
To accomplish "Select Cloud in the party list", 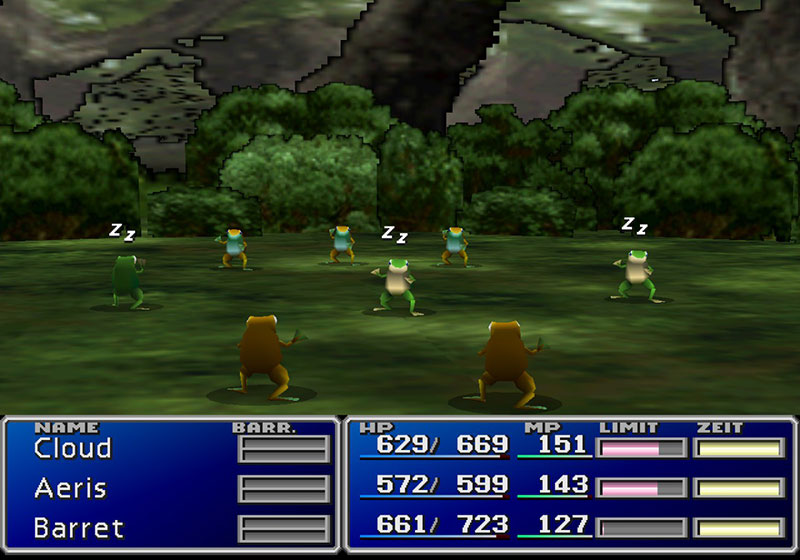I will pos(72,449).
